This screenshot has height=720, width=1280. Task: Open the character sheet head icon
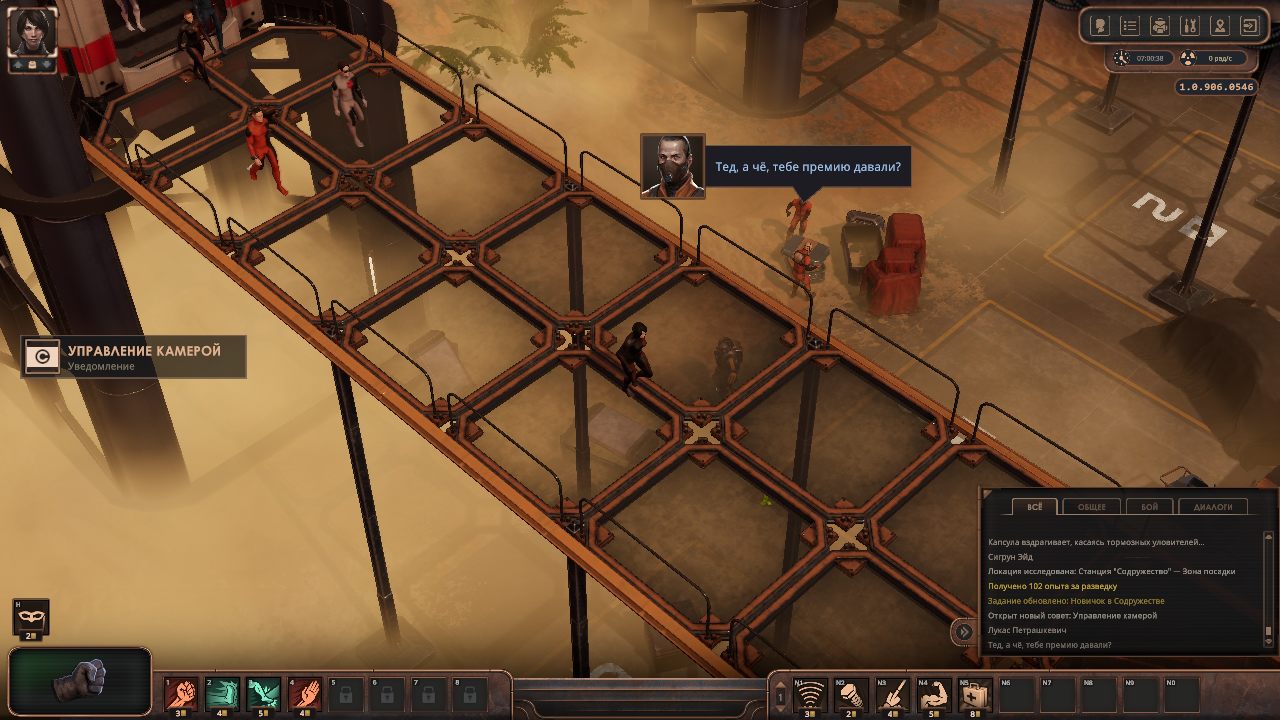click(1099, 26)
